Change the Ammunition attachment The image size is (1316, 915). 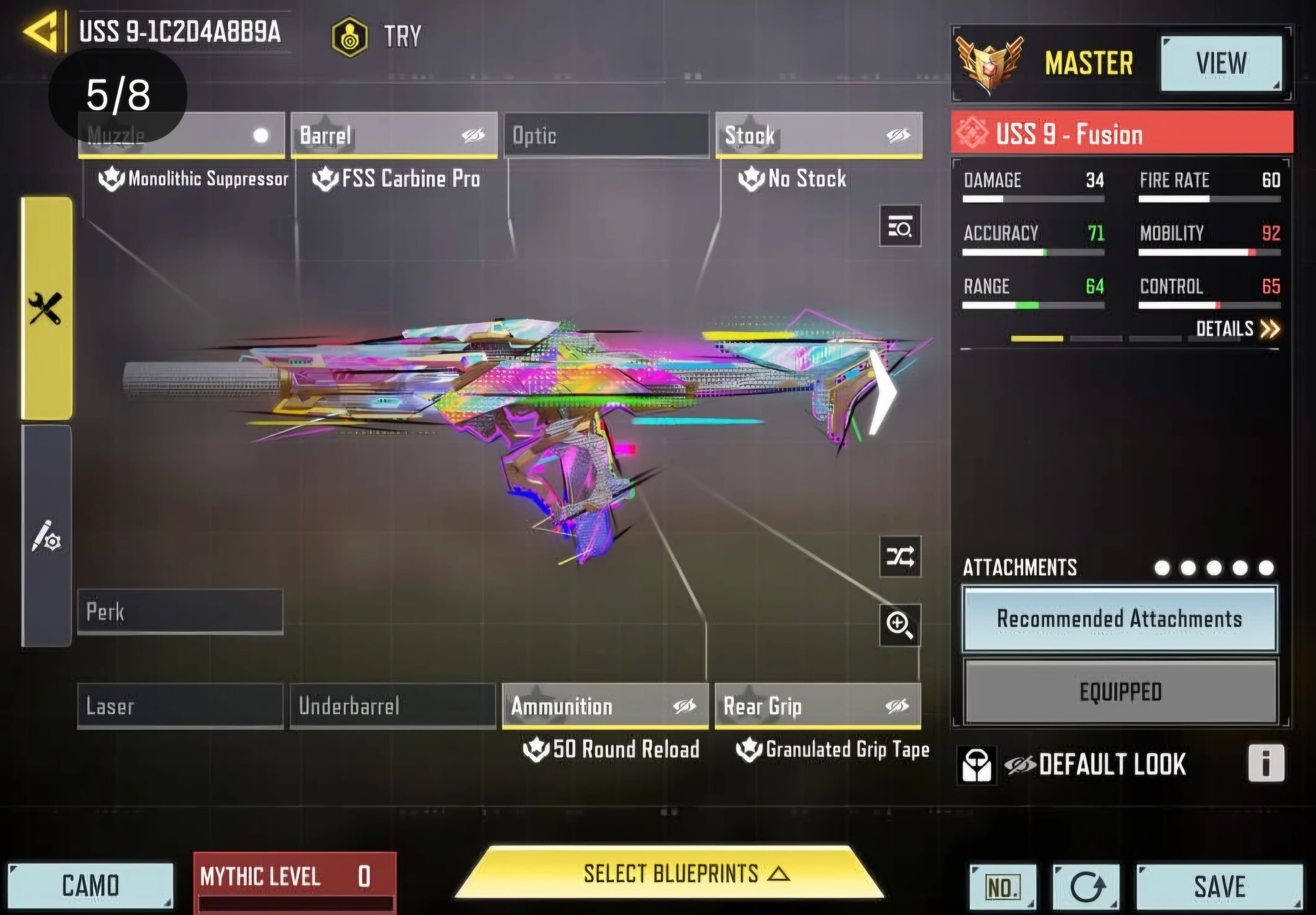coord(605,706)
